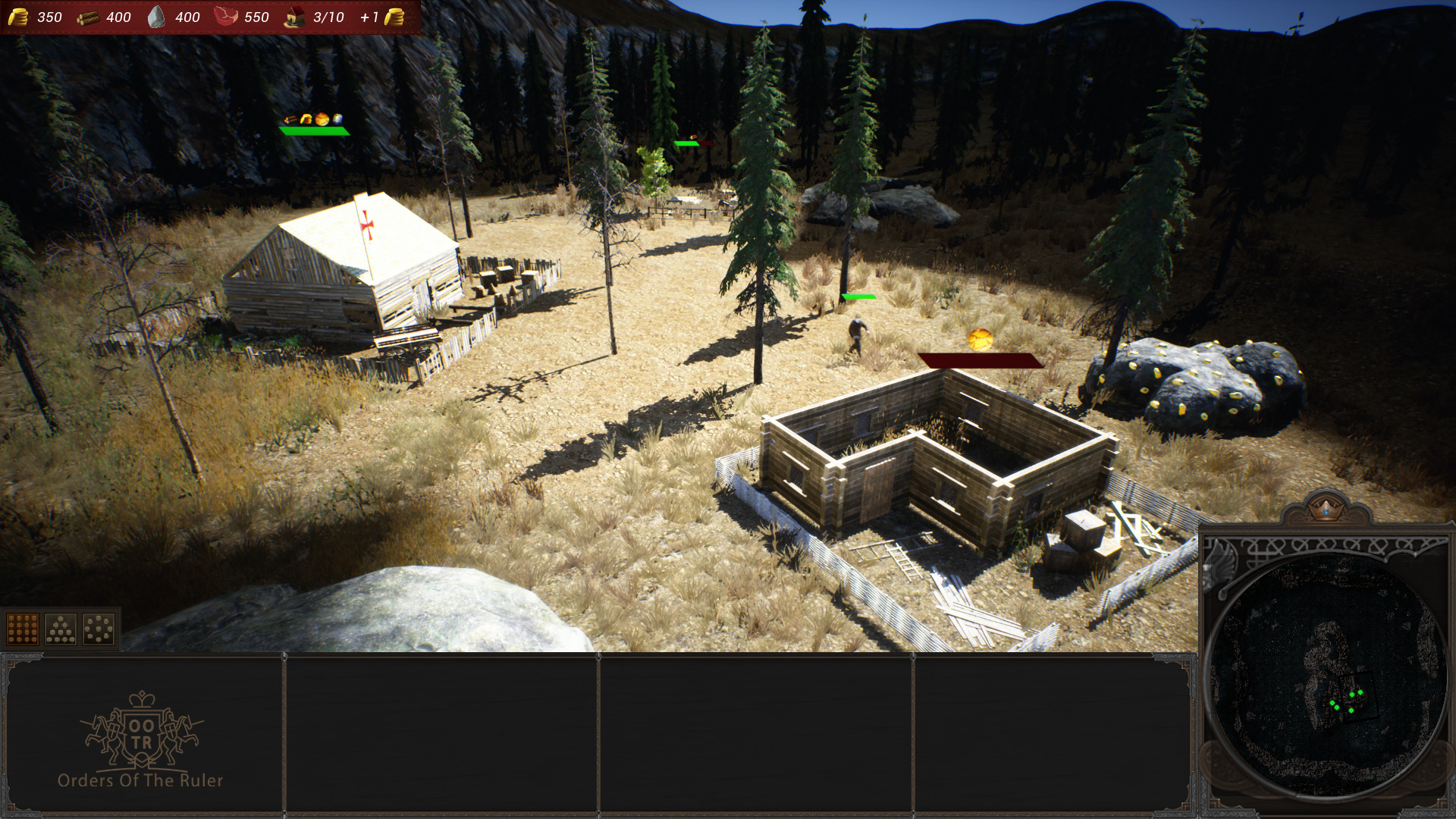Click the green health bar above the white house
Viewport: 1456px width, 819px height.
tap(315, 130)
